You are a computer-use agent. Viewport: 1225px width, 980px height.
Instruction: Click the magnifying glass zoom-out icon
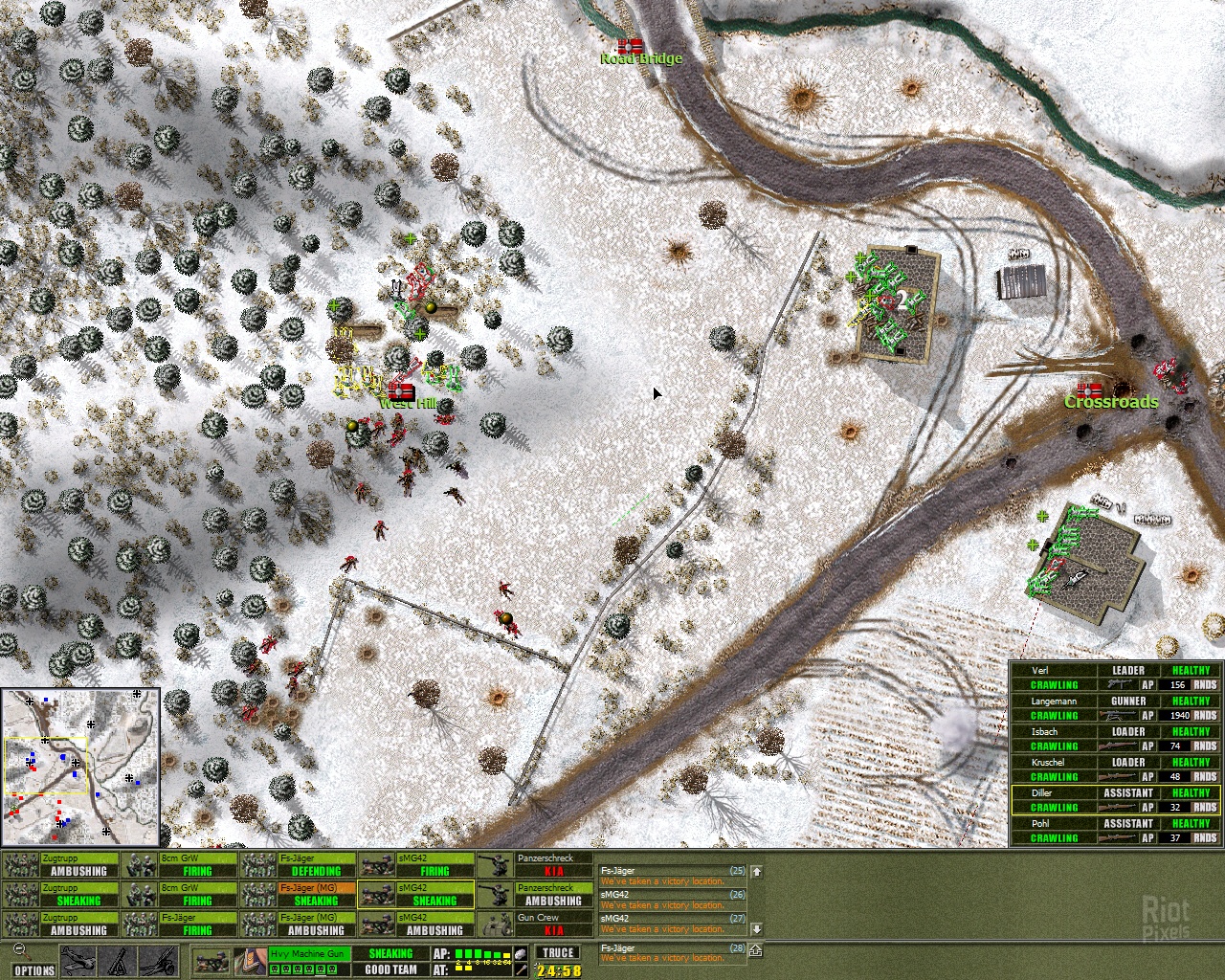click(19, 951)
